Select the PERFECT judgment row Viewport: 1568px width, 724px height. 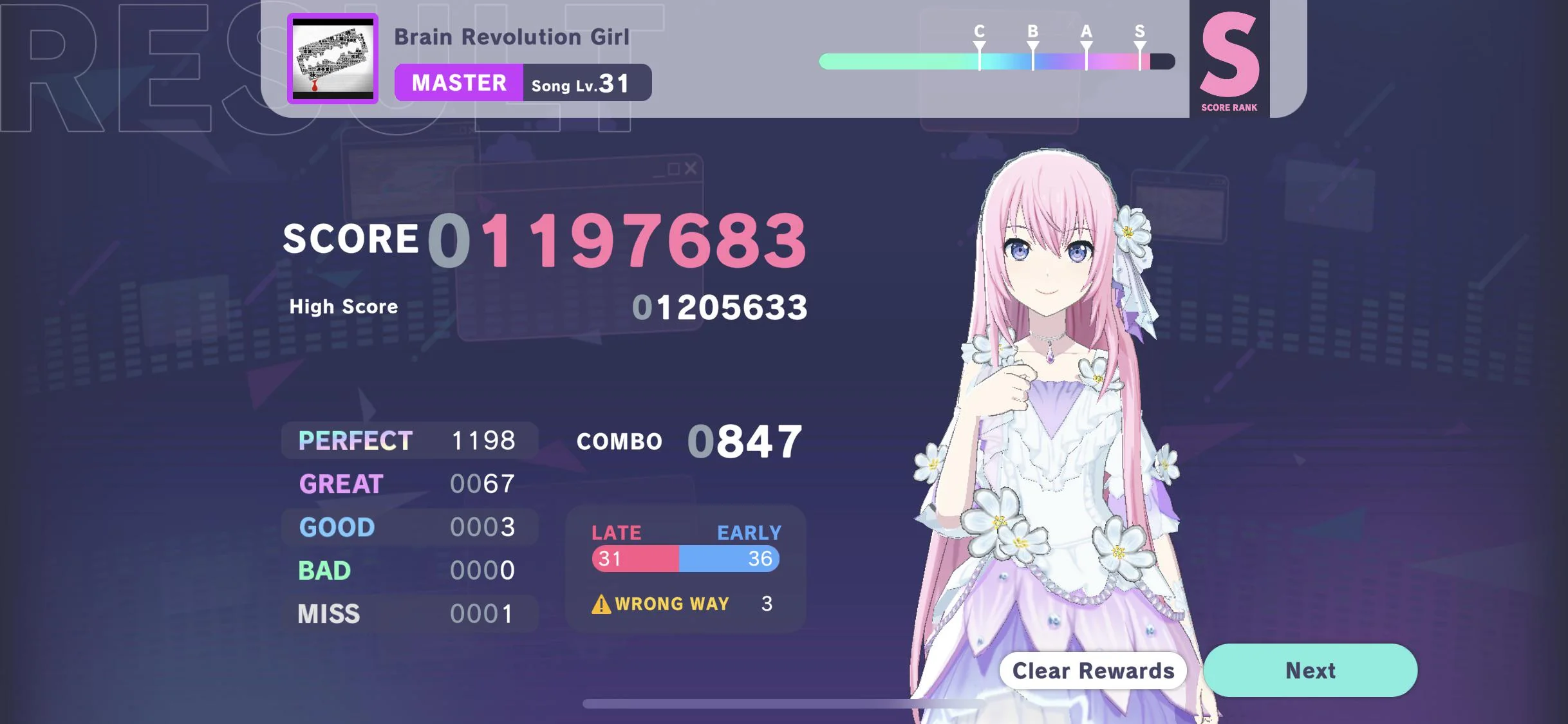409,440
